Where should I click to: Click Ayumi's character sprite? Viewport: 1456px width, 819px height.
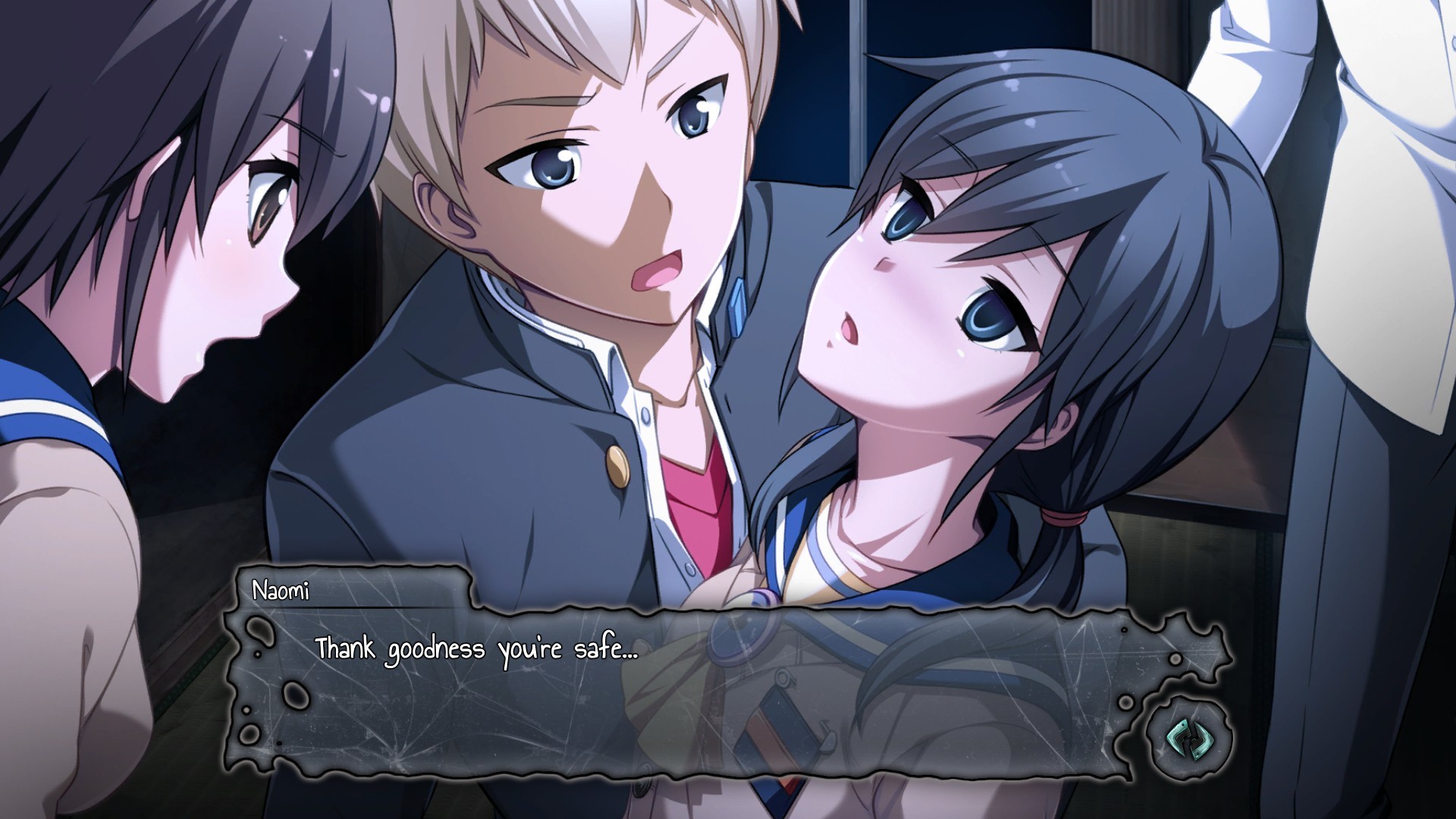pos(986,303)
